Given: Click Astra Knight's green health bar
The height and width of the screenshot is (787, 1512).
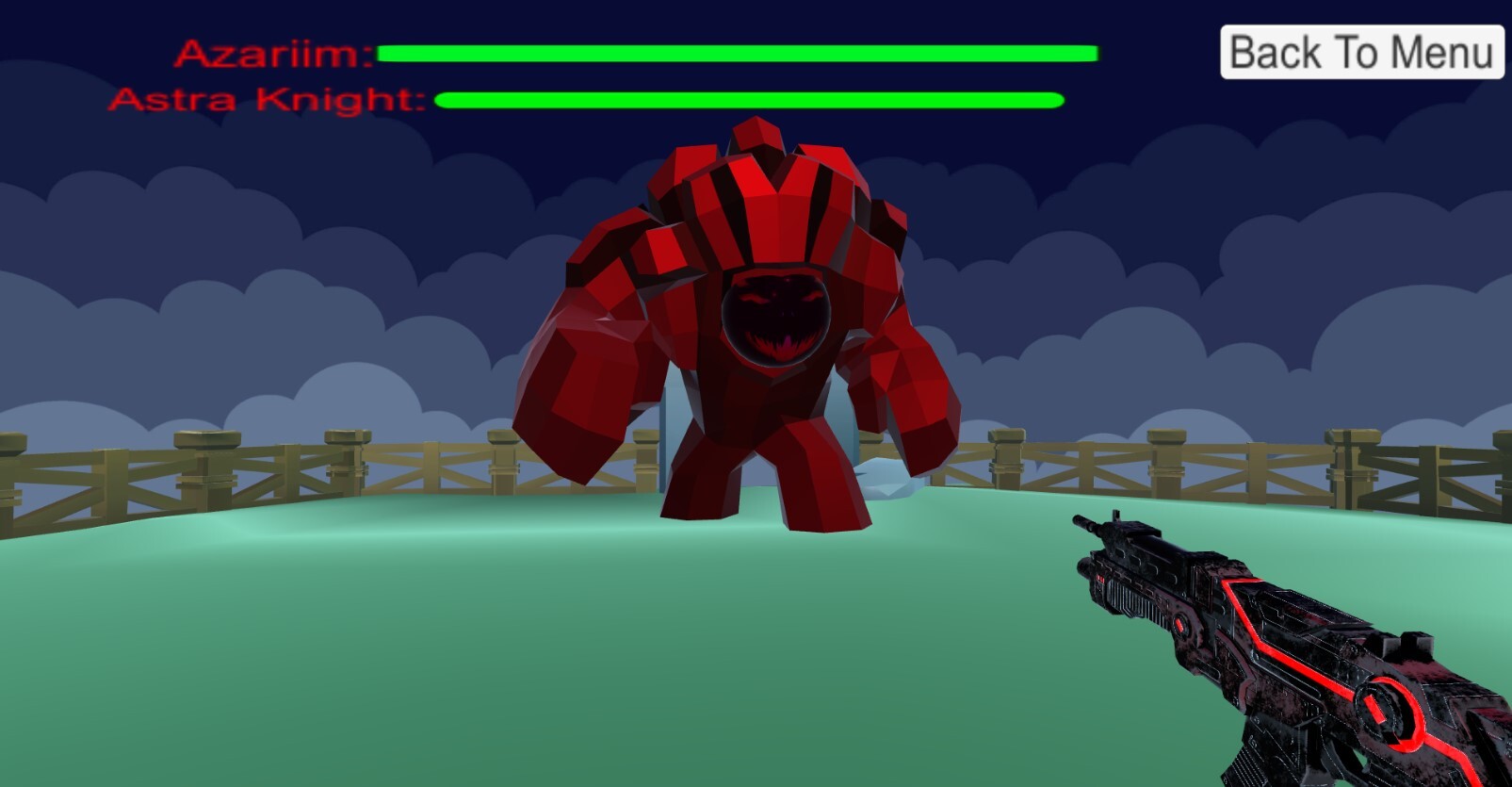Looking at the screenshot, I should pyautogui.click(x=749, y=100).
